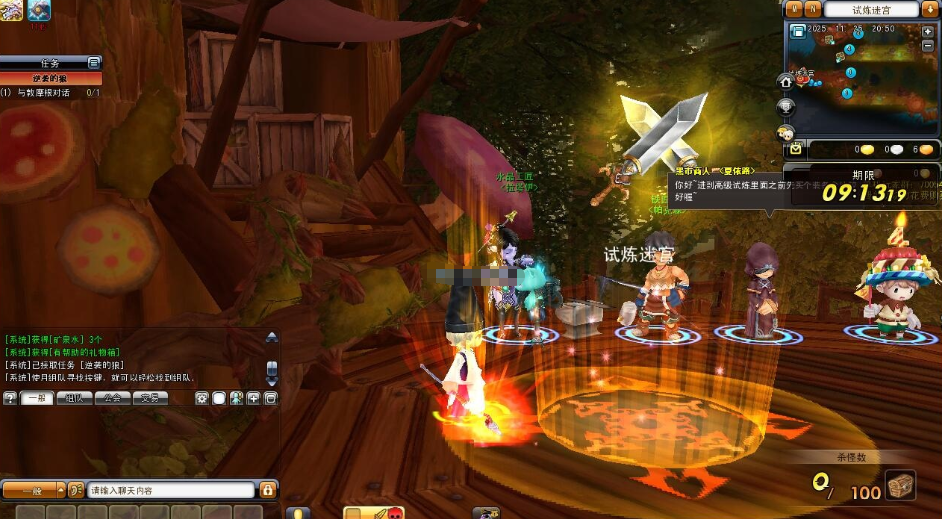The width and height of the screenshot is (942, 519).
Task: Open the quest list menu button
Action: pyautogui.click(x=94, y=63)
